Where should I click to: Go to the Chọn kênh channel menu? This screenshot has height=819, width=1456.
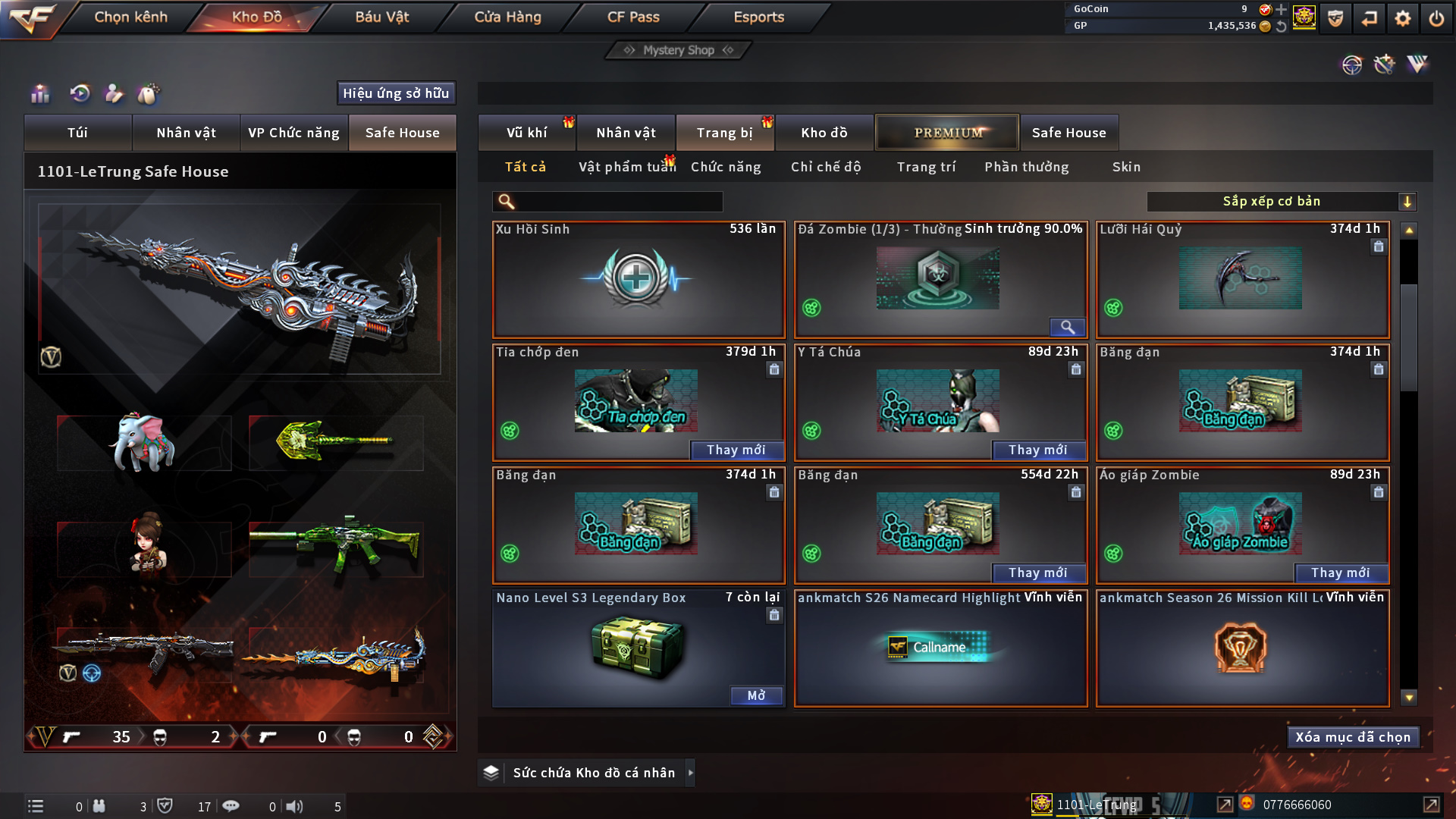click(x=130, y=17)
